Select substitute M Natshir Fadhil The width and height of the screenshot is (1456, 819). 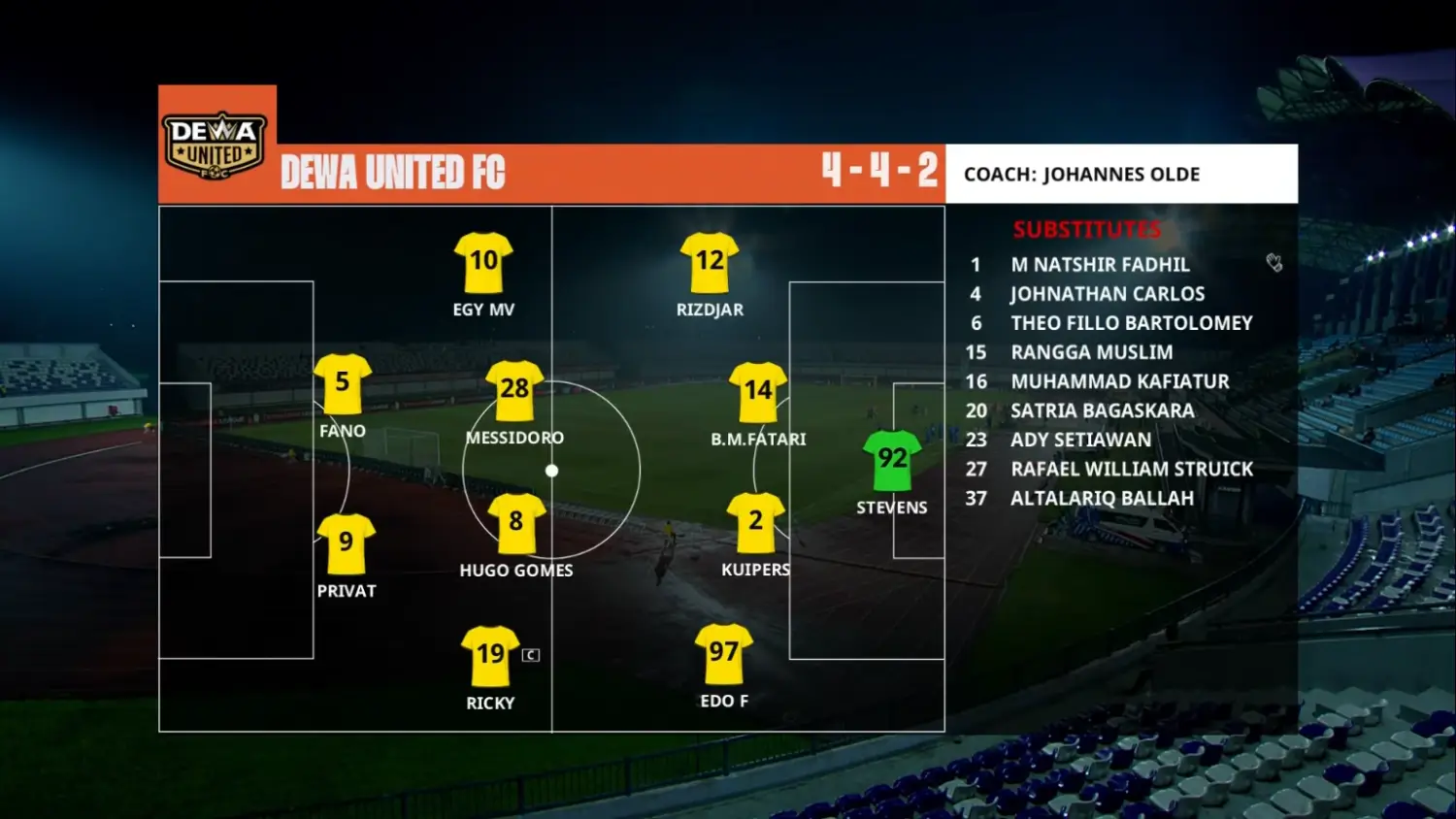pos(1100,265)
